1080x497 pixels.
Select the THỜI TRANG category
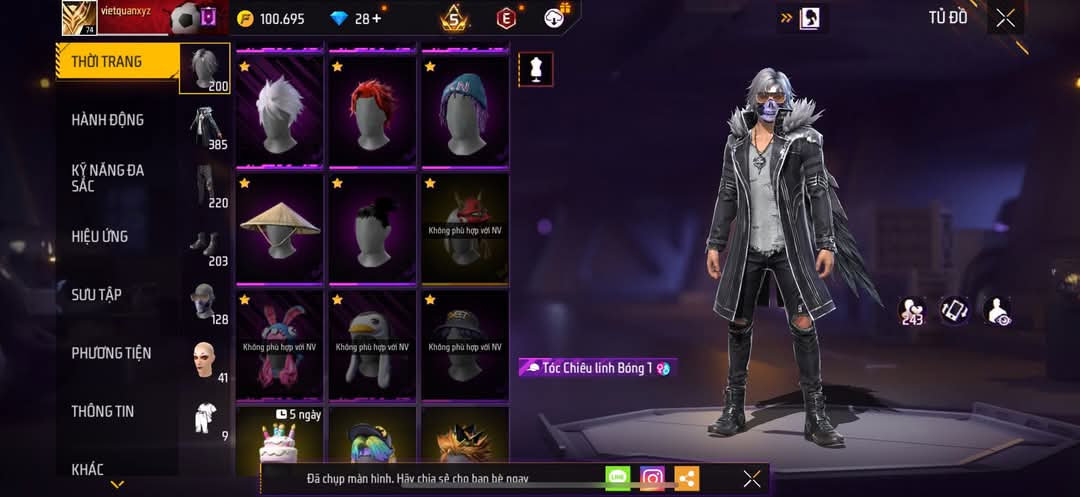[107, 62]
